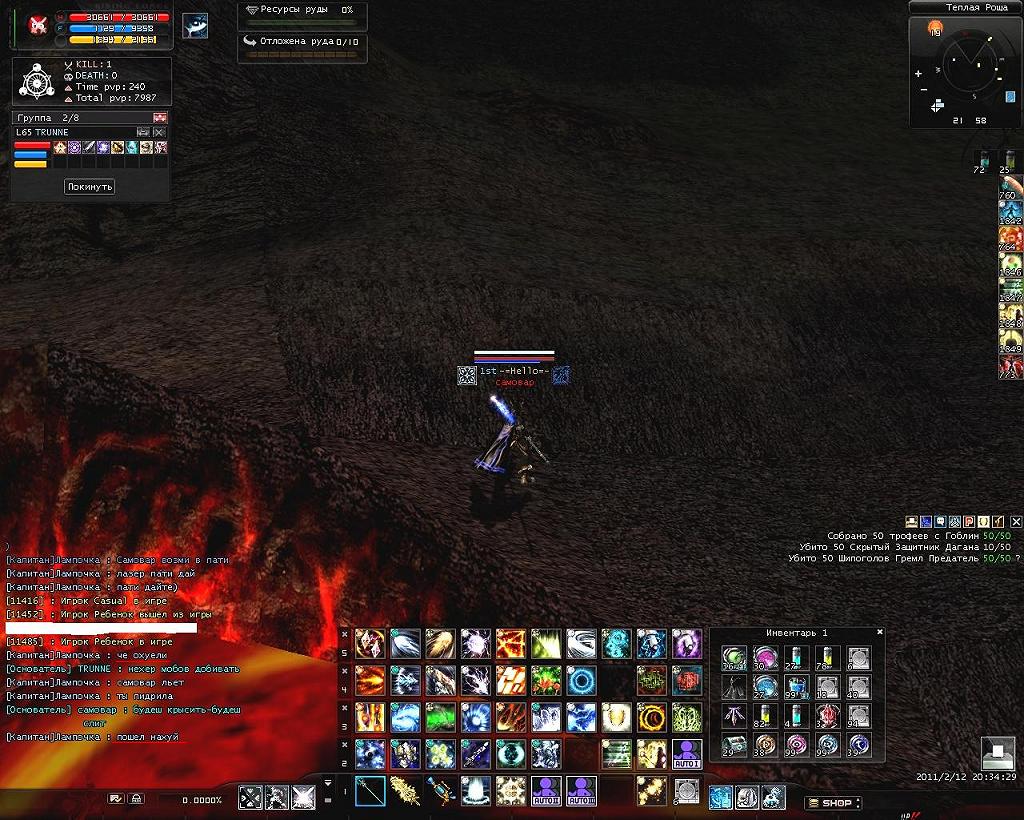Activate the AUTO I hotbar skill
This screenshot has width=1024, height=820.
coord(687,753)
